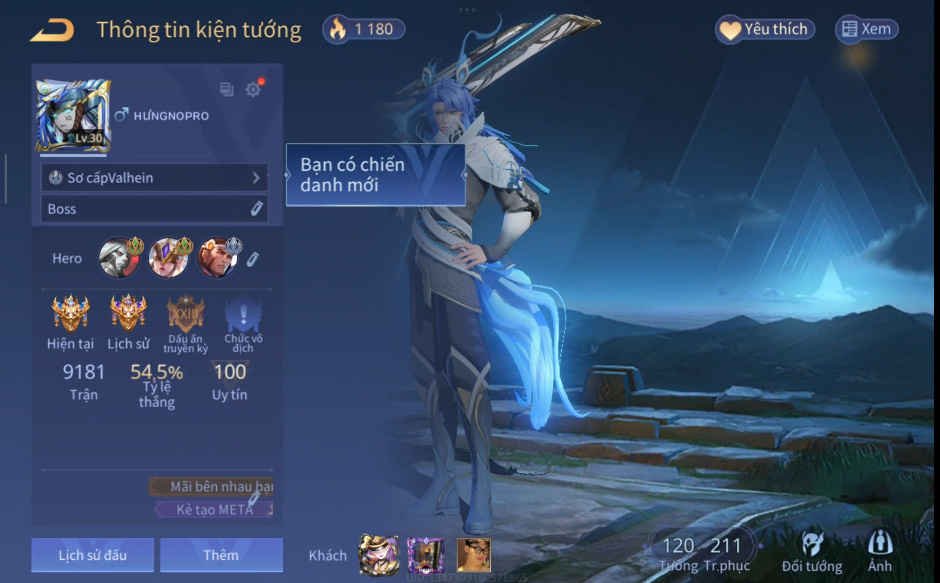Viewport: 940px width, 583px height.
Task: Open Lịch sử đấu match history
Action: point(93,555)
